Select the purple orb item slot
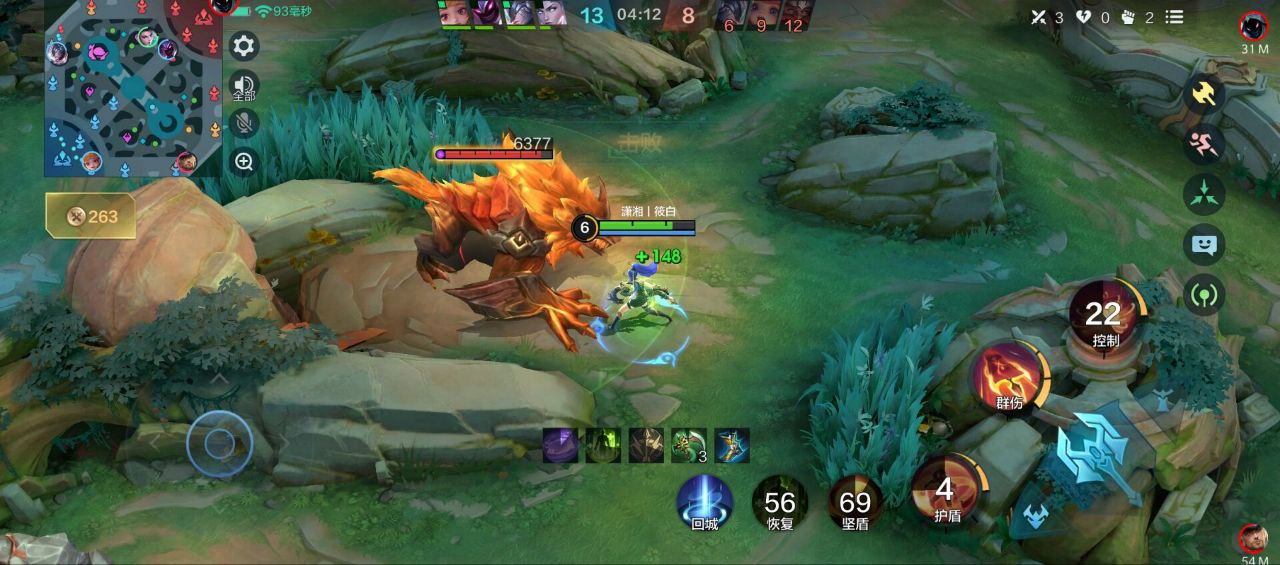The height and width of the screenshot is (565, 1280). [x=560, y=445]
